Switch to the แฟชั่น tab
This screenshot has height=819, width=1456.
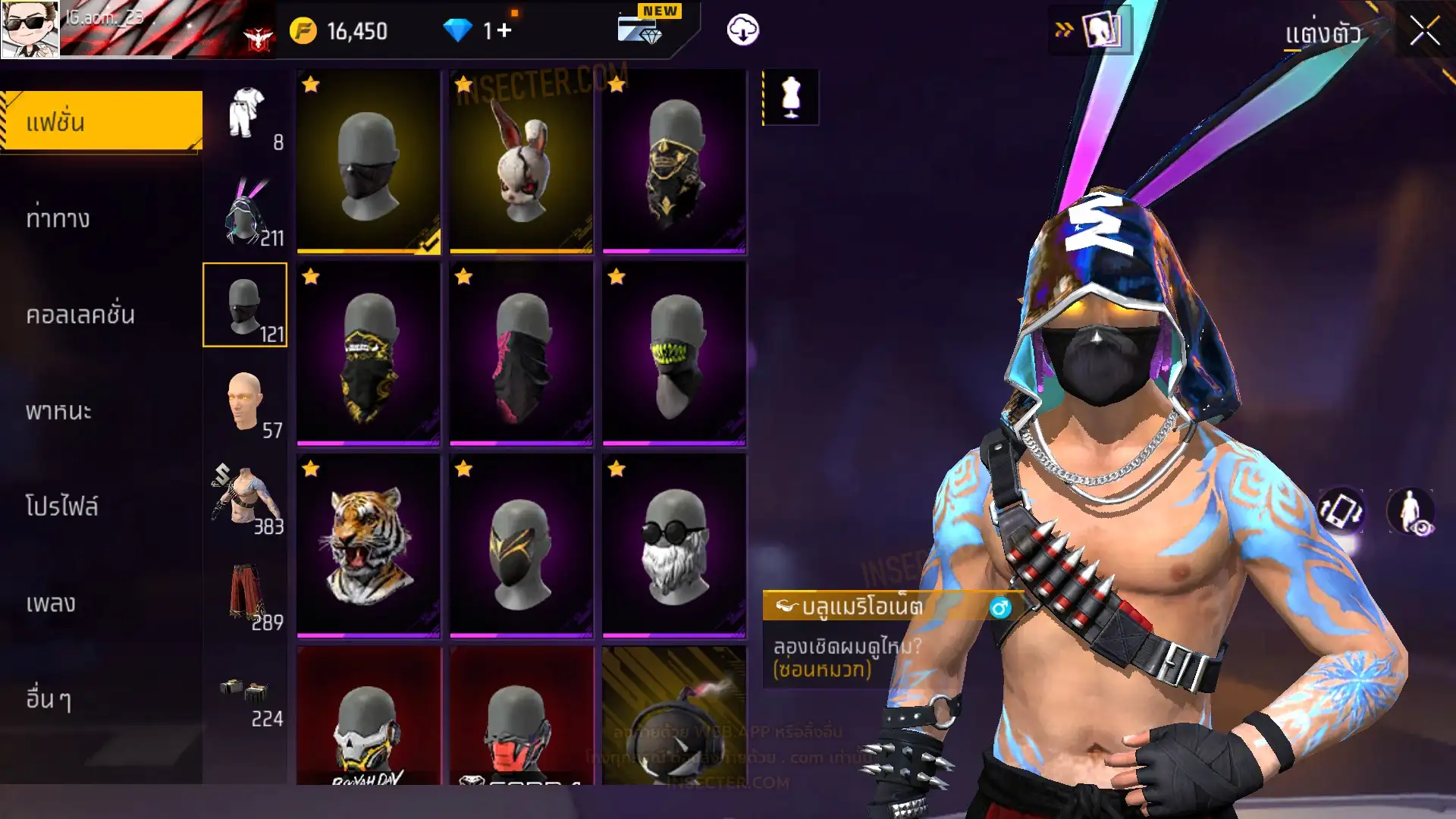[102, 121]
